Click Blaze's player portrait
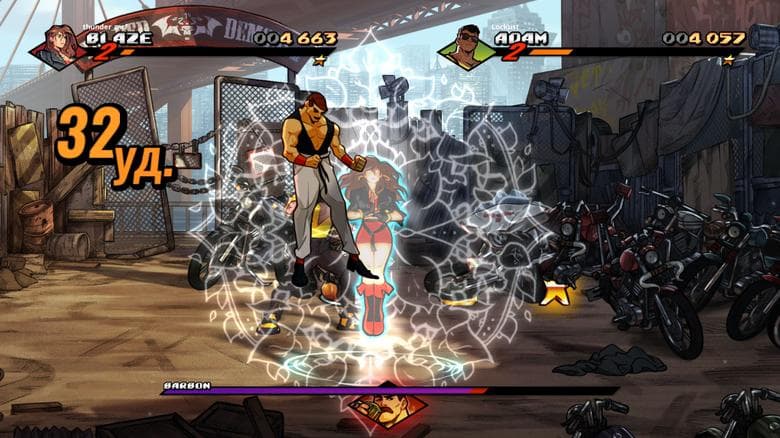The height and width of the screenshot is (438, 780). tap(56, 46)
